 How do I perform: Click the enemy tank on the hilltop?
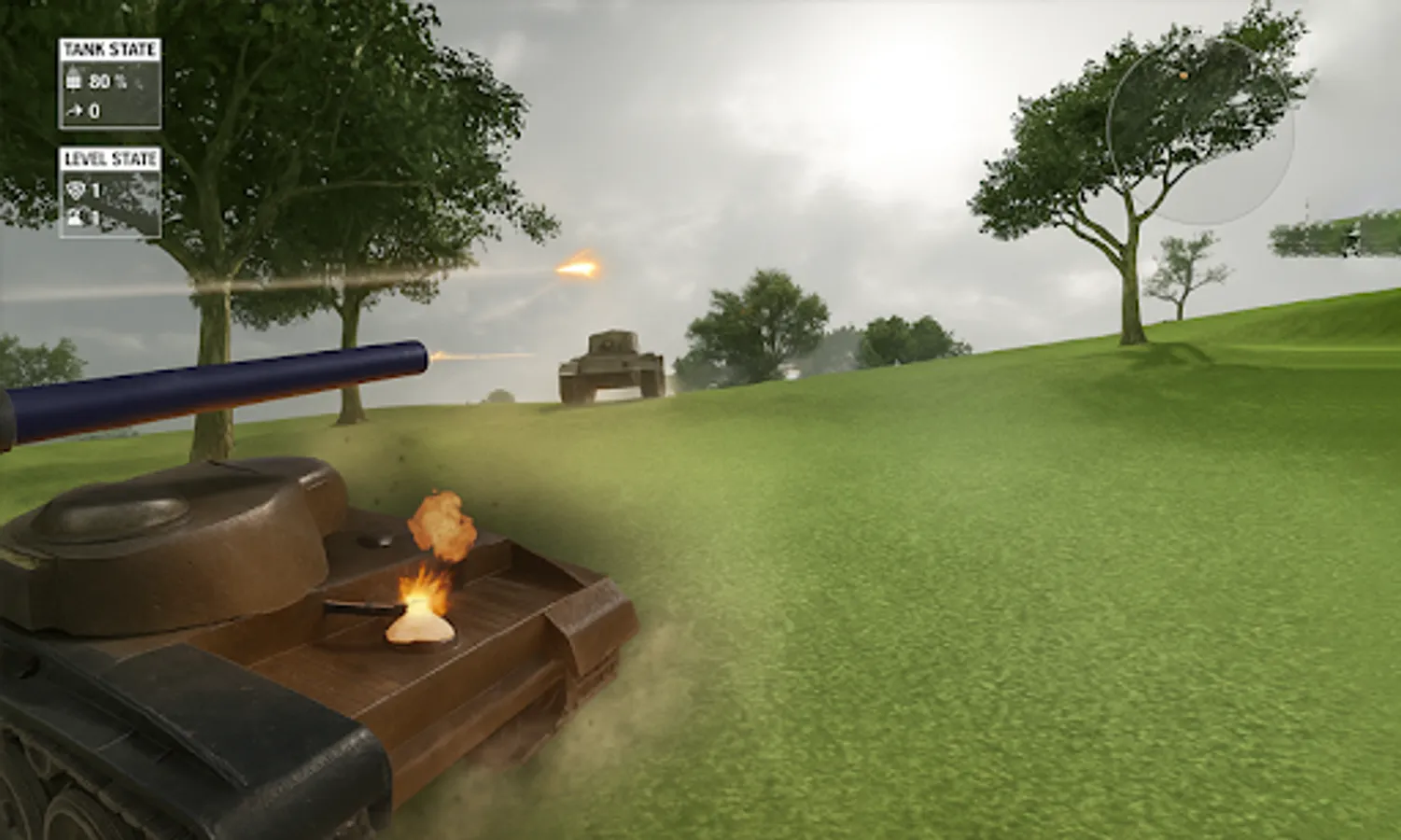(611, 364)
